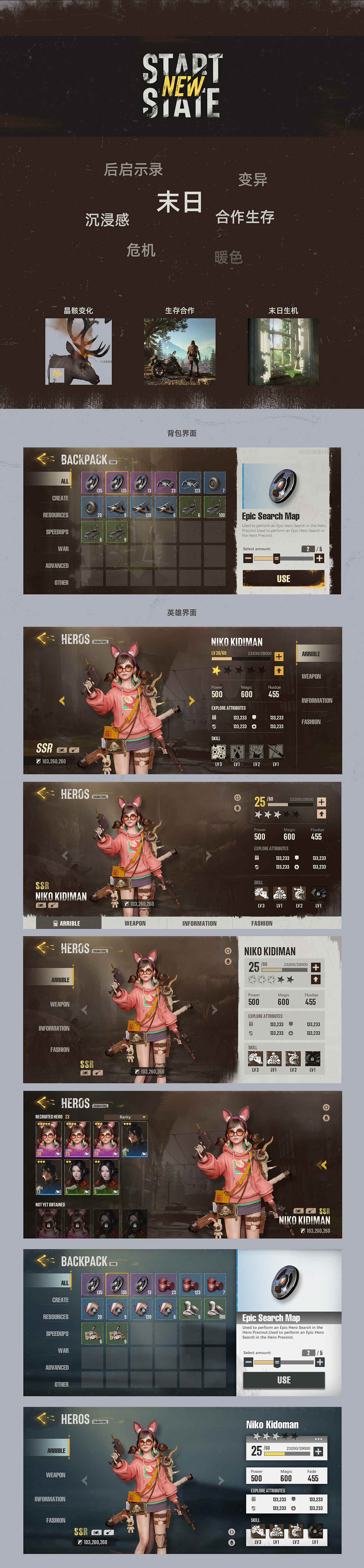This screenshot has width=364, height=1568.
Task: Click the star upgrade arrow for Niko Kidiman
Action: pyautogui.click(x=279, y=671)
